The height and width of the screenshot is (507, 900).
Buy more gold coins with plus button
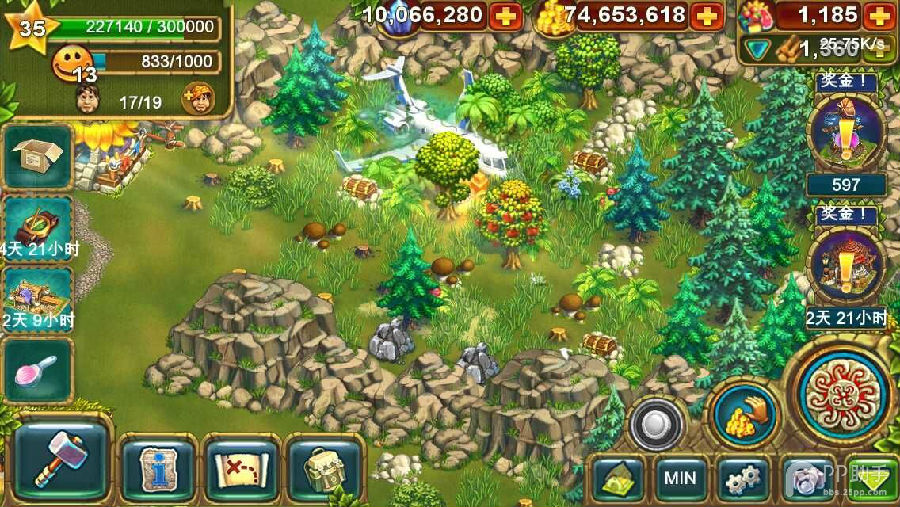[707, 15]
